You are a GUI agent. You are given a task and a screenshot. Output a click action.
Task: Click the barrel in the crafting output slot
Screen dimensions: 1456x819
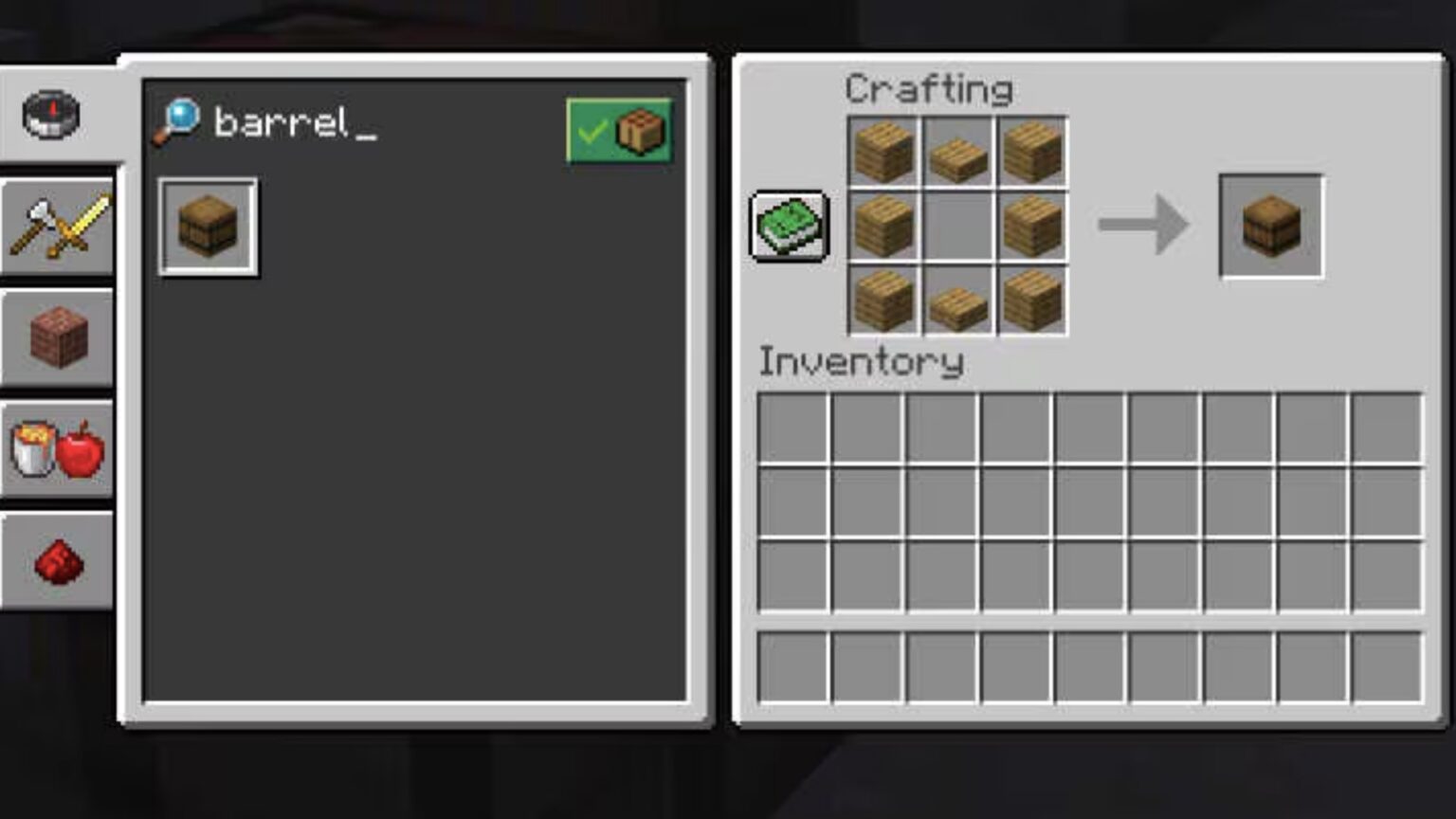click(x=1271, y=226)
